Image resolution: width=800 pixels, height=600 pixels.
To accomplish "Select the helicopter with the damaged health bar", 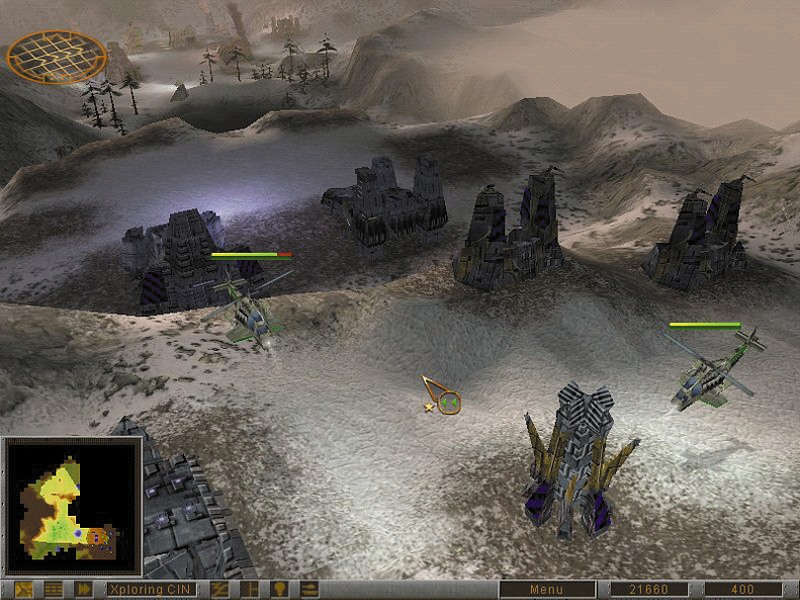I will coord(246,310).
